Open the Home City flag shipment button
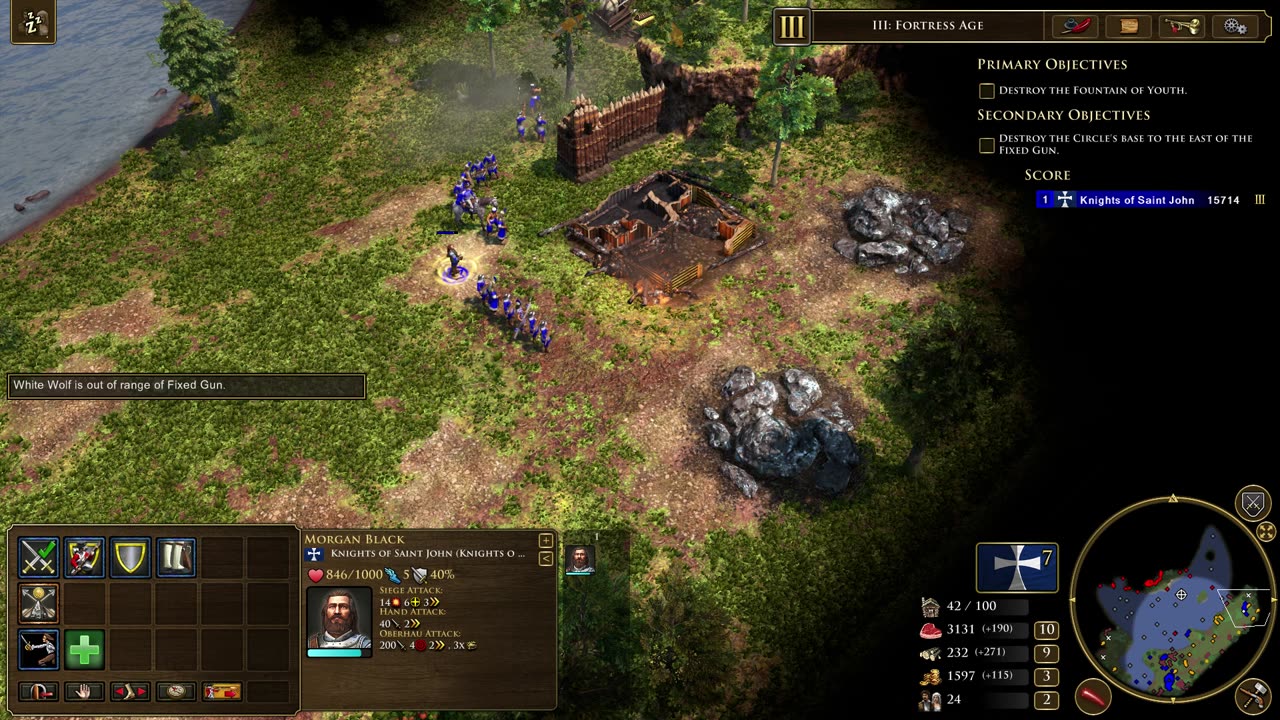 [1017, 567]
